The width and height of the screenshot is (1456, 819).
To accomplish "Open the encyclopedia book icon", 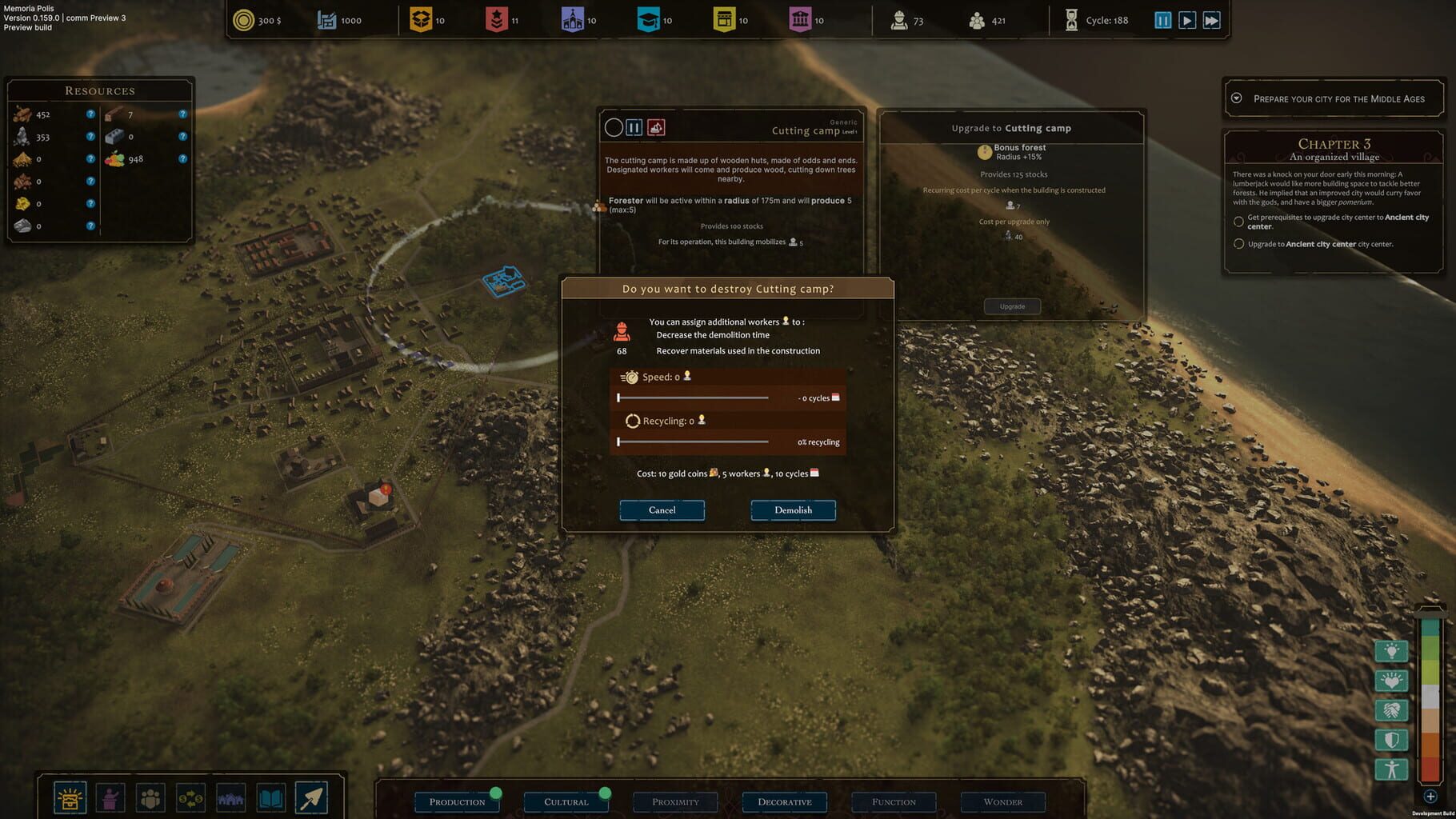I will (270, 797).
